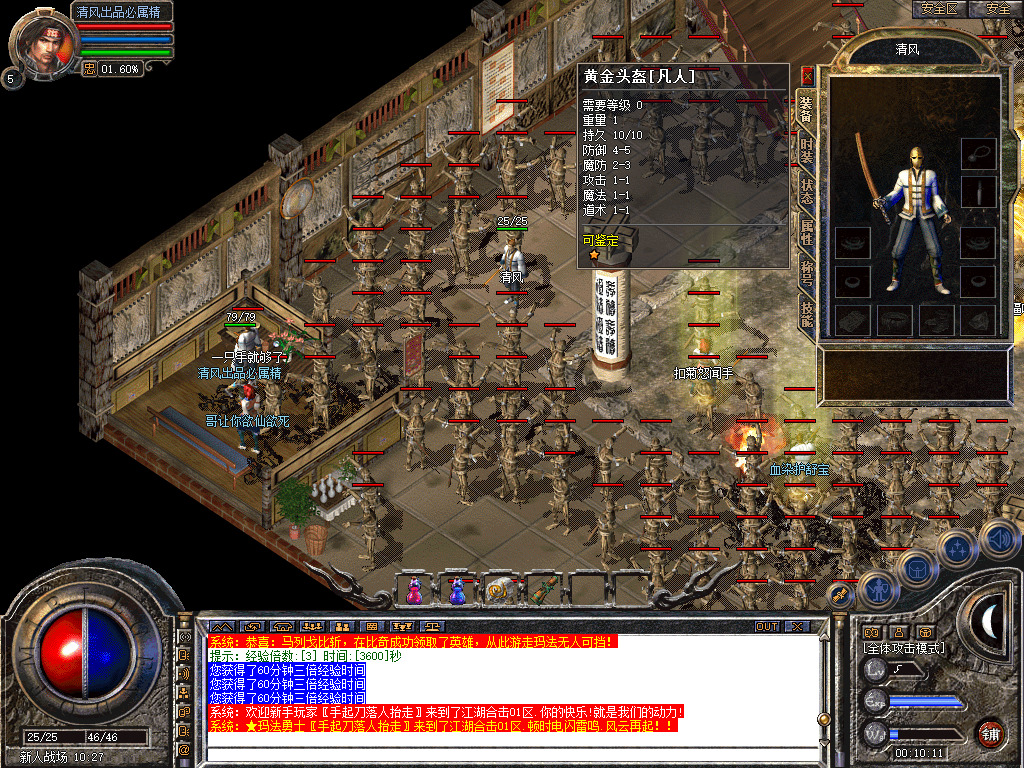Open the red 铺 shop button
Viewport: 1024px width, 768px height.
990,733
